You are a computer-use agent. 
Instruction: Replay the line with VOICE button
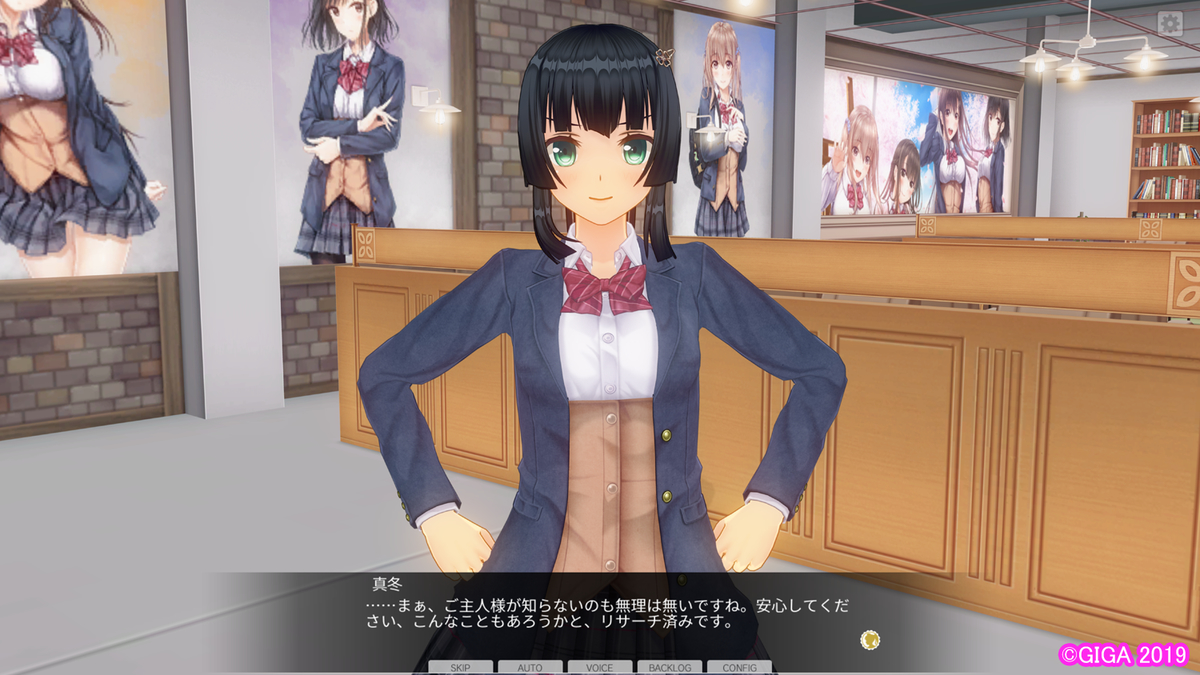[x=600, y=667]
